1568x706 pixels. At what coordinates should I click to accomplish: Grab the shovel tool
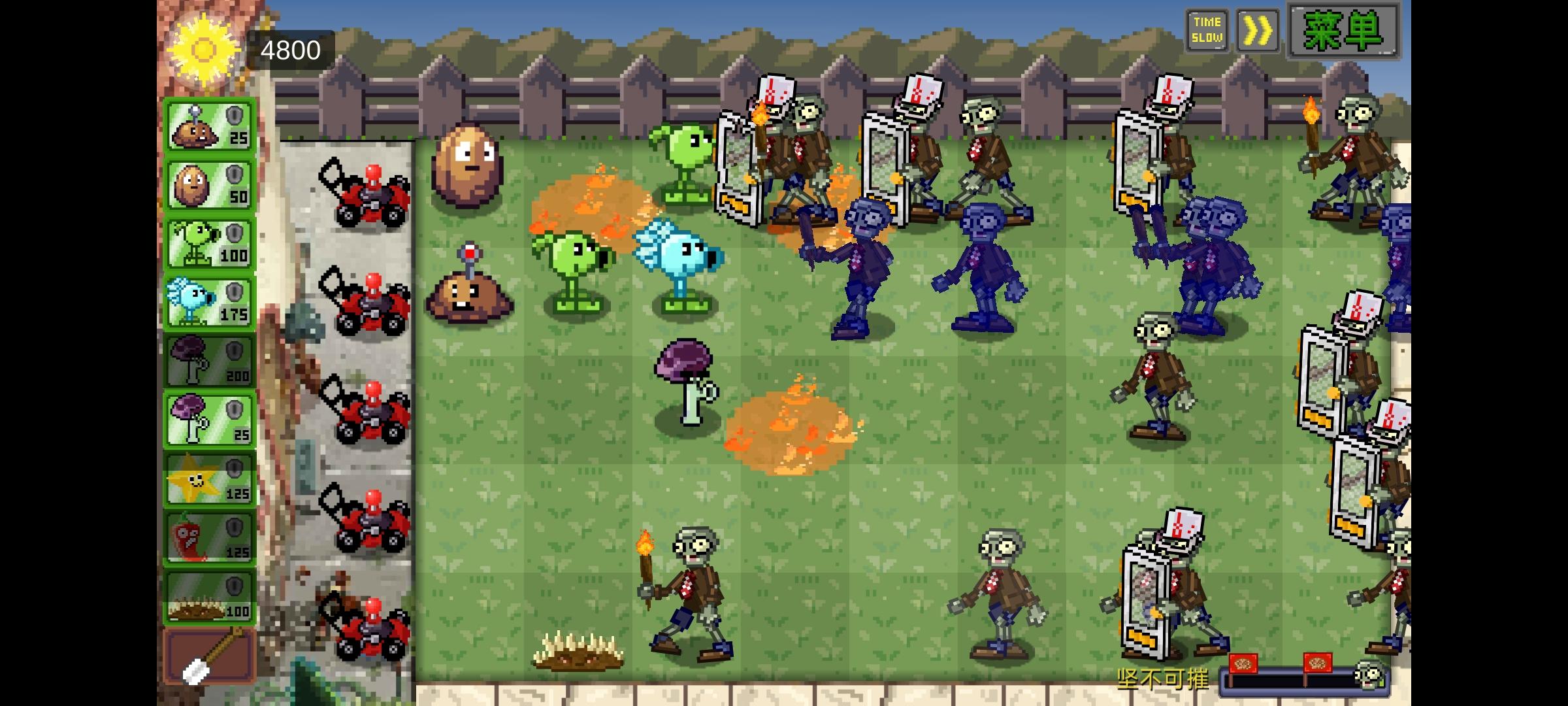(209, 654)
